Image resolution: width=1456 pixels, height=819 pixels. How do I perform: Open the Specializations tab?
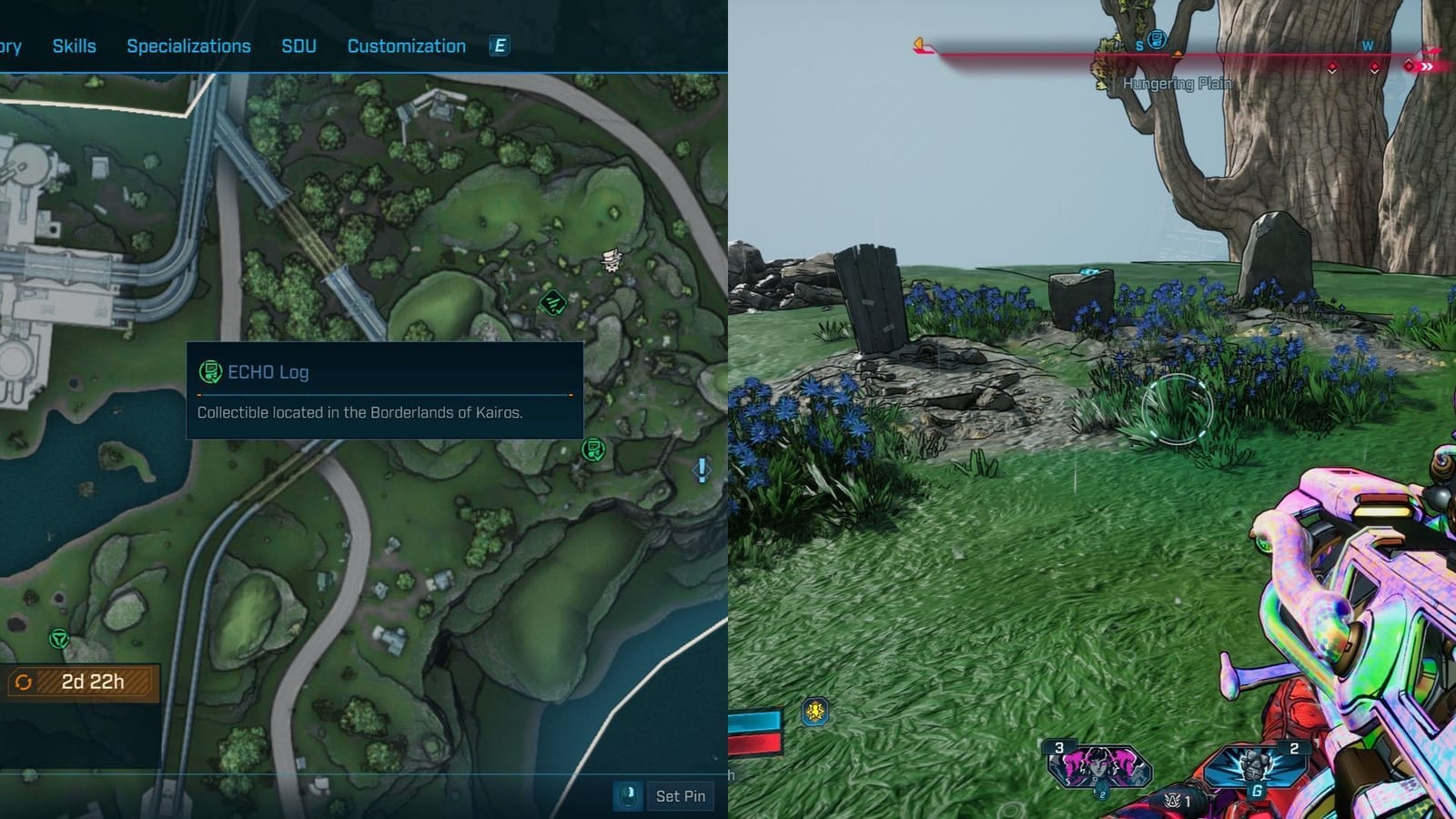click(190, 45)
